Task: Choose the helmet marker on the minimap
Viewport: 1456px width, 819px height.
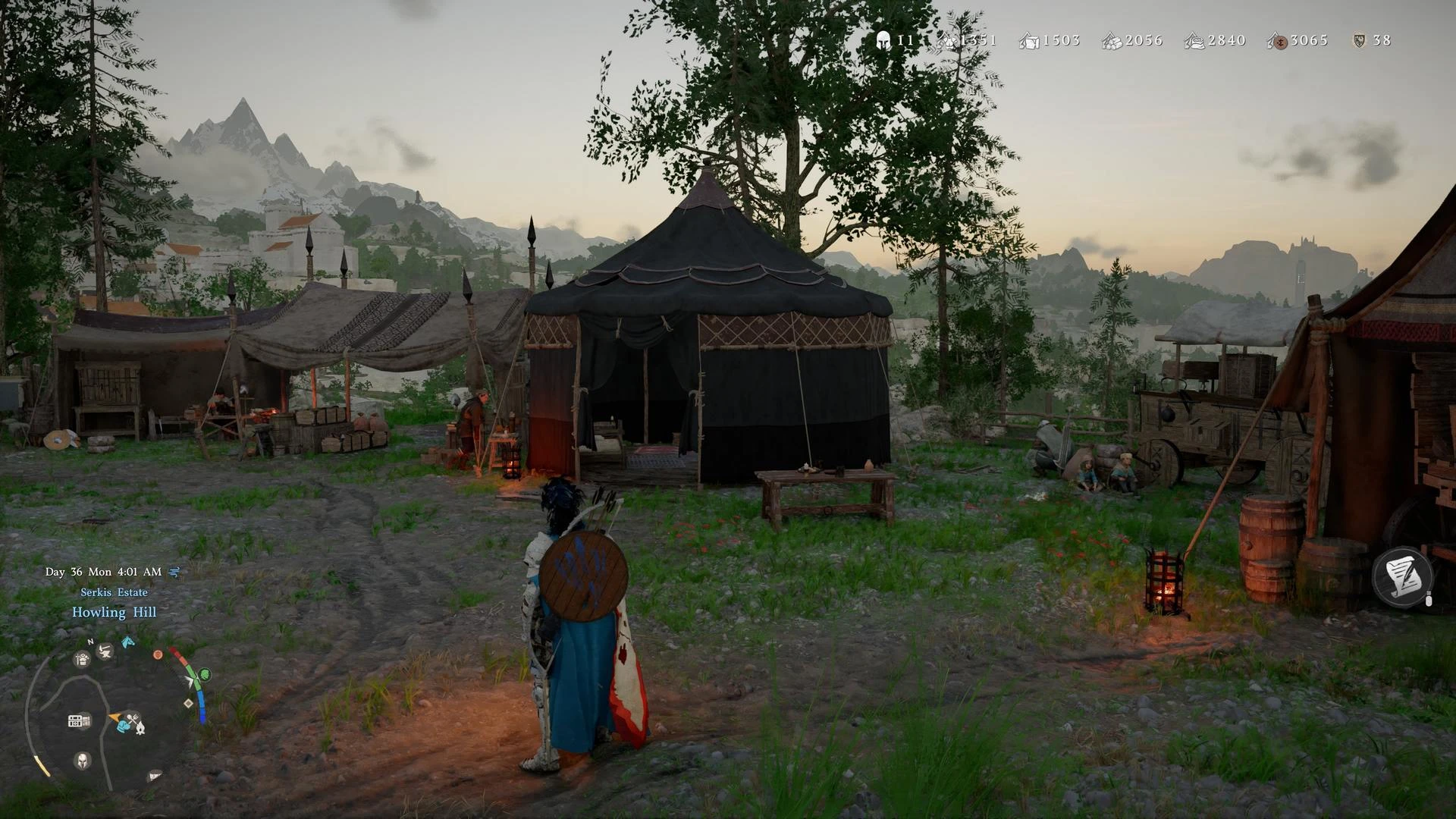Action: [82, 760]
